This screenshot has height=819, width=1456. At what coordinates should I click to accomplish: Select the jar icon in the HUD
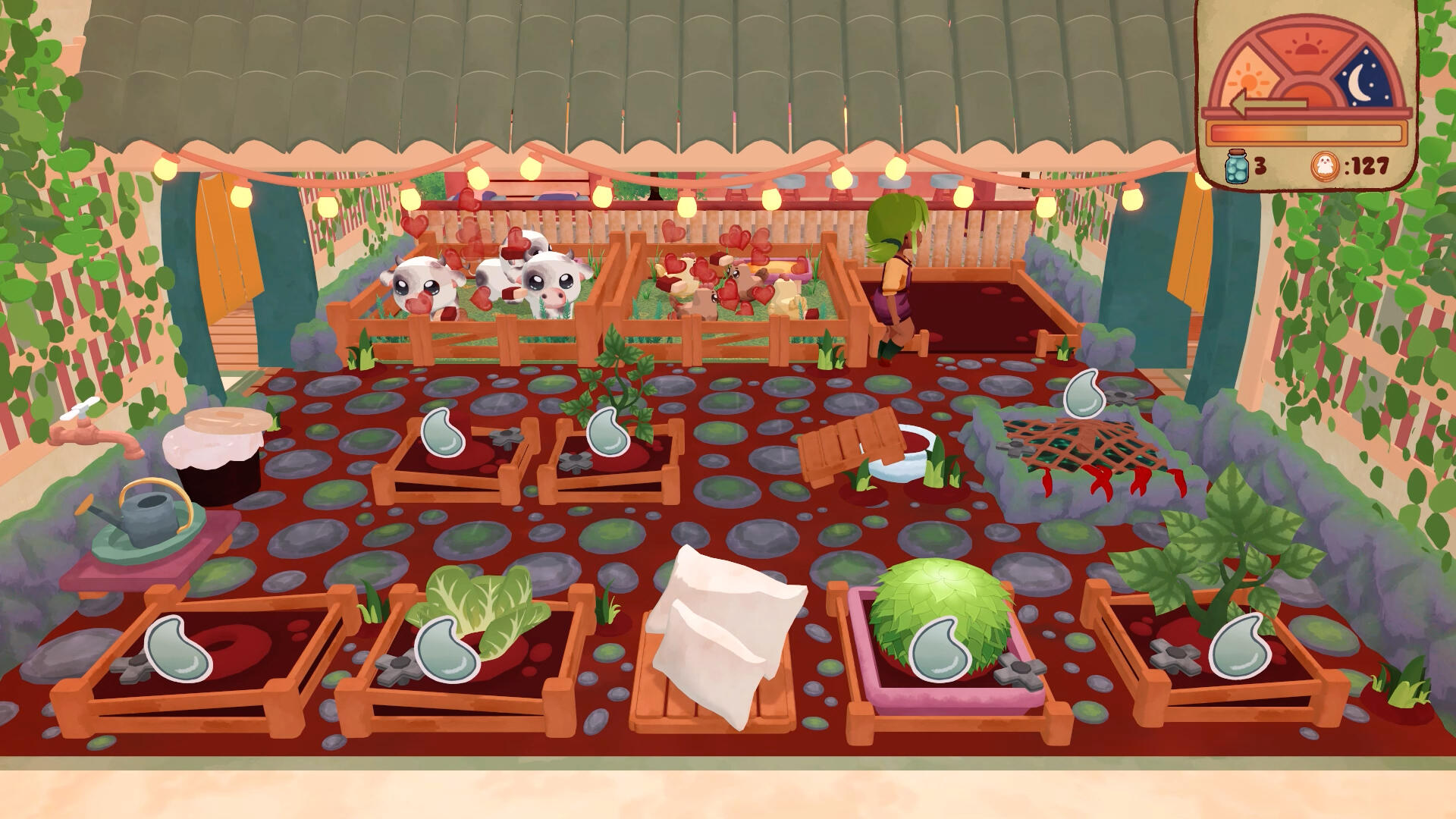pos(1237,165)
